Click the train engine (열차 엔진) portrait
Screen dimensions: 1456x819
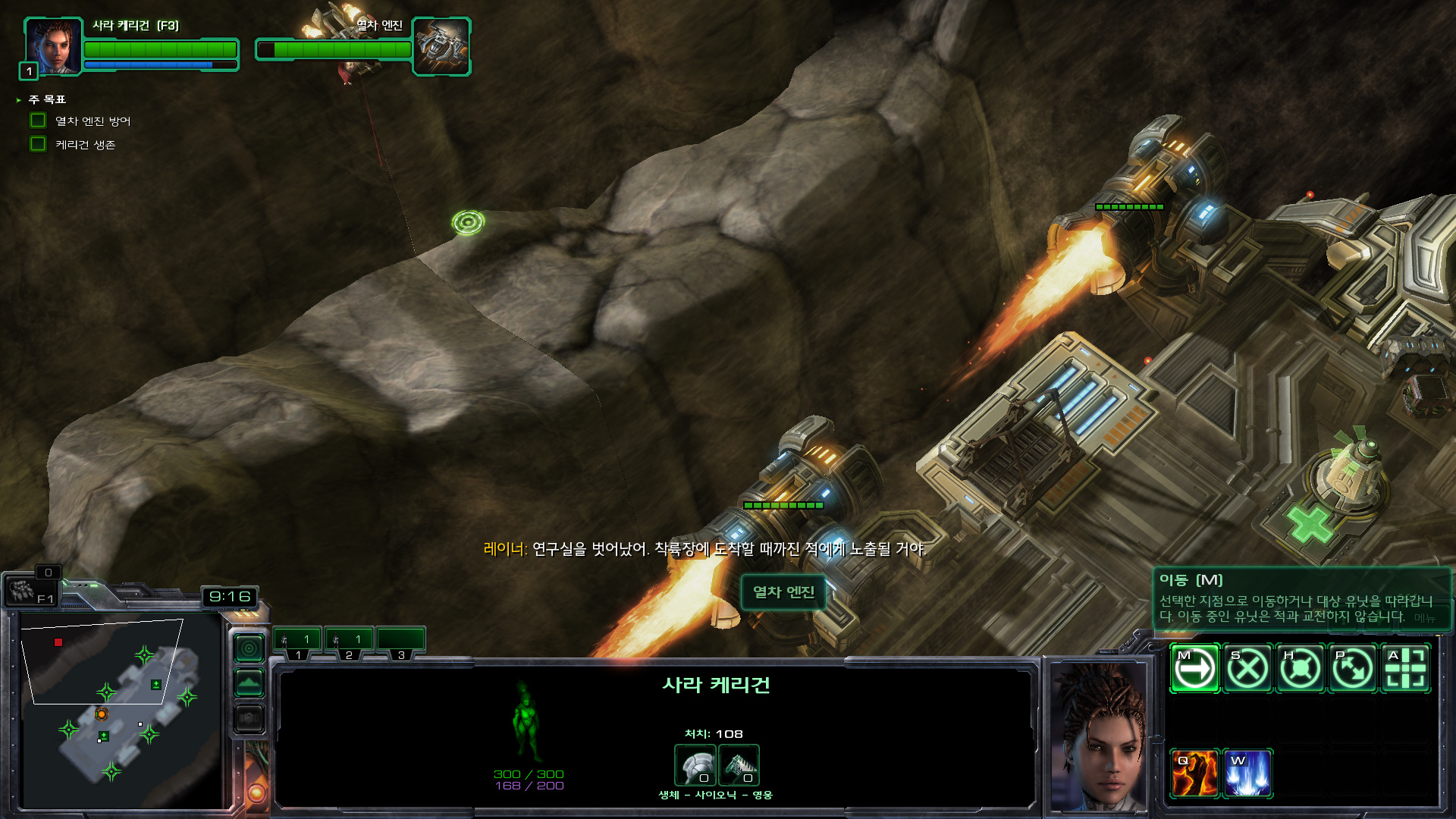(441, 45)
